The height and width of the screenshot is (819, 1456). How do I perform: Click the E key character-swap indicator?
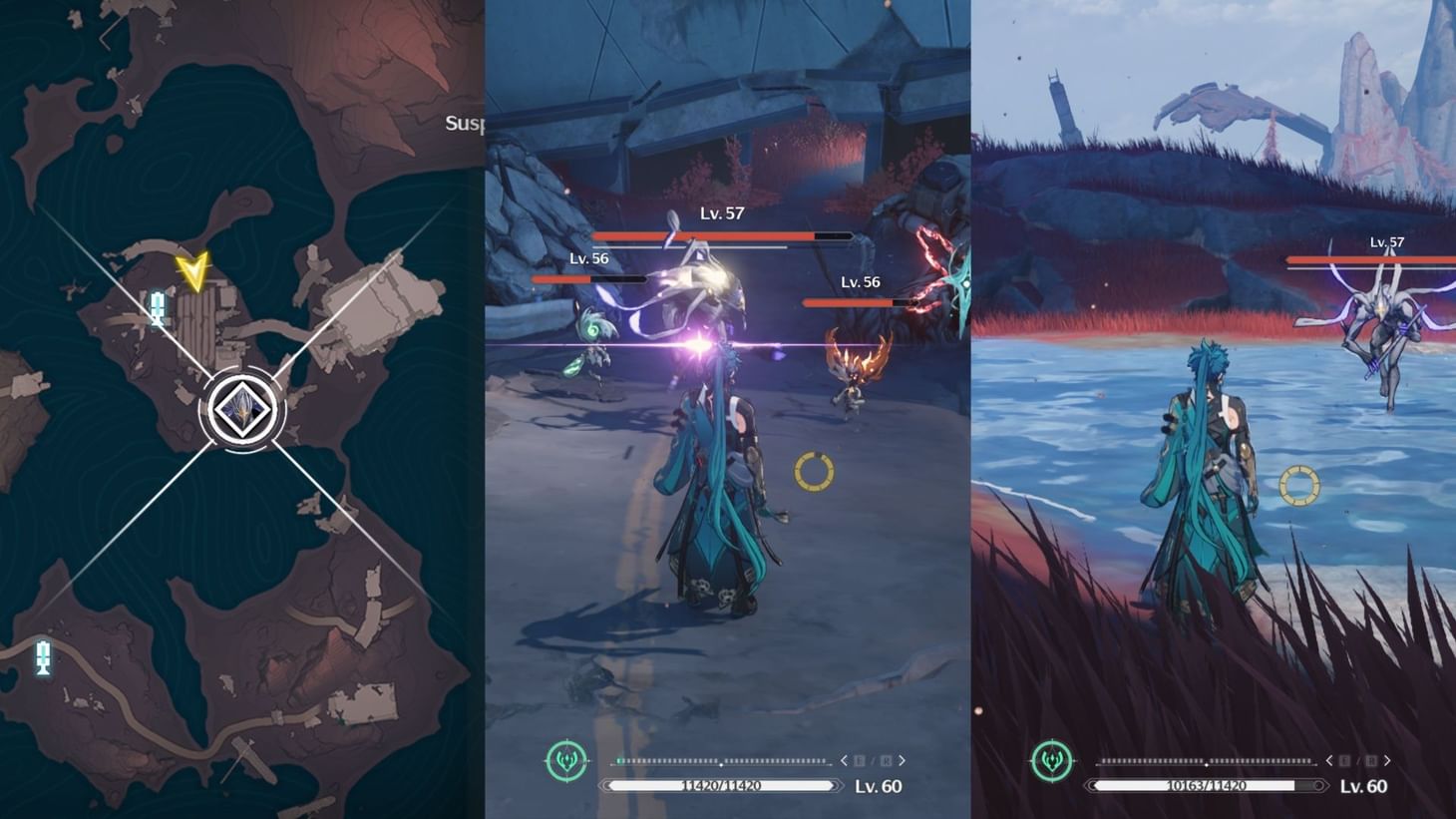coord(860,759)
